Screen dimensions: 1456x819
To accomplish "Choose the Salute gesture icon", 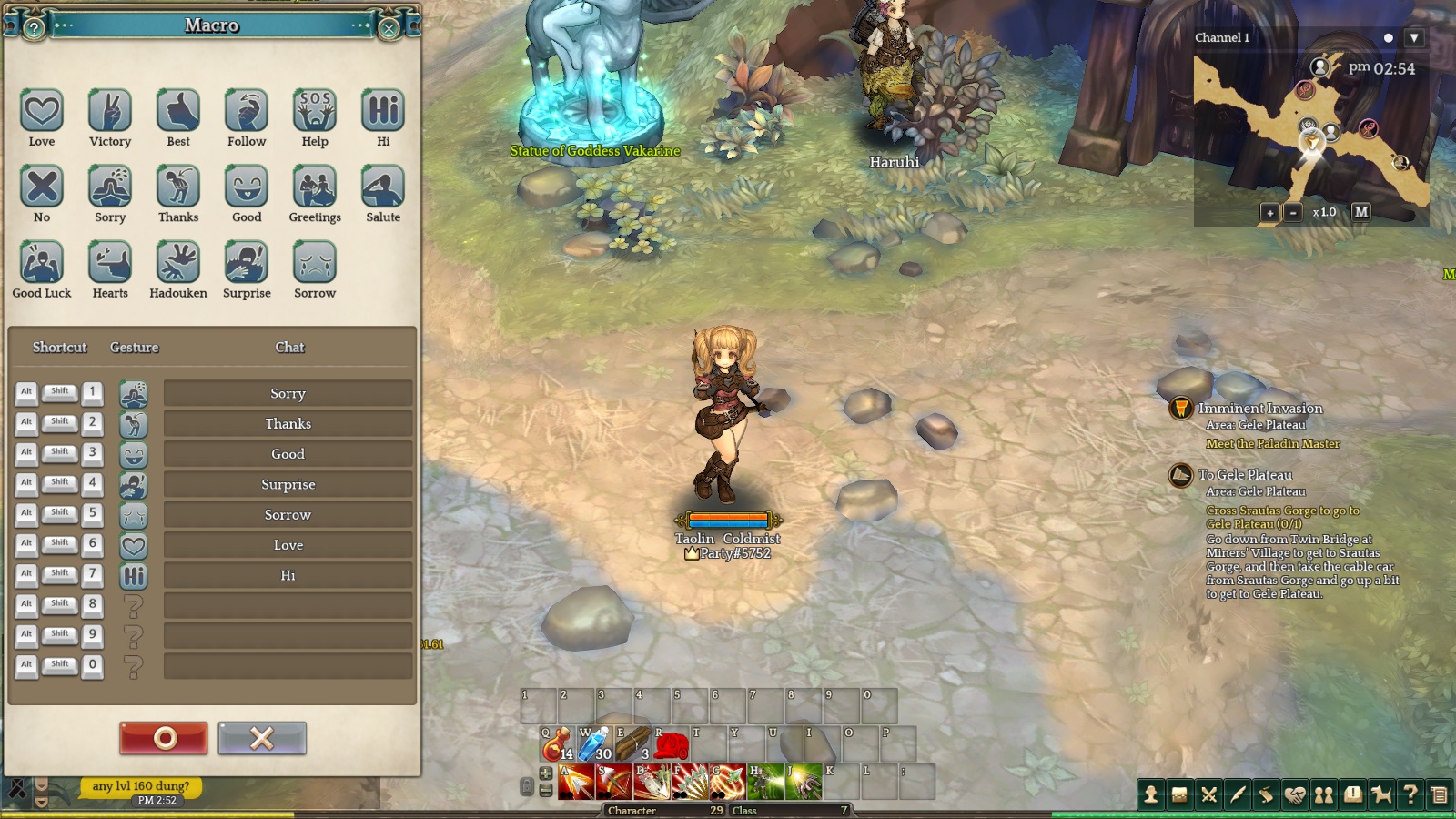I will 383,187.
